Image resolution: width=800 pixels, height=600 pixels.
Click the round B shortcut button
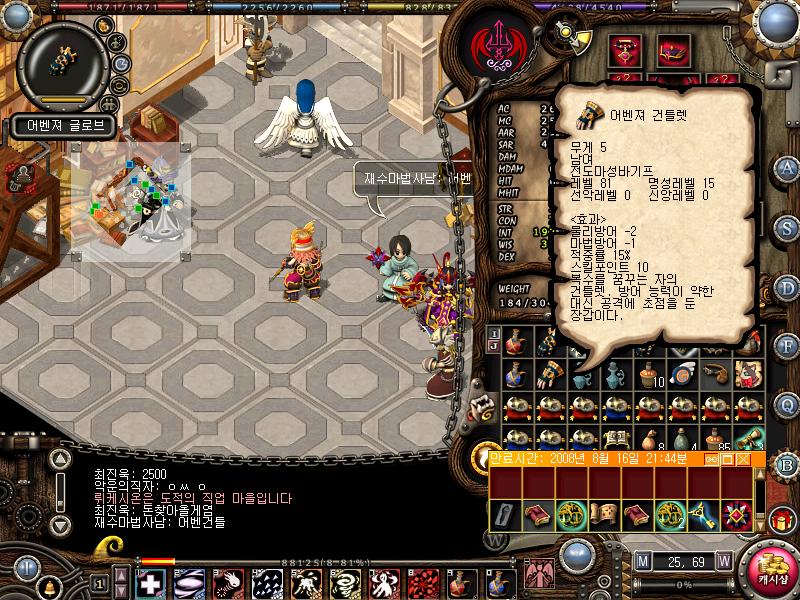tap(787, 463)
